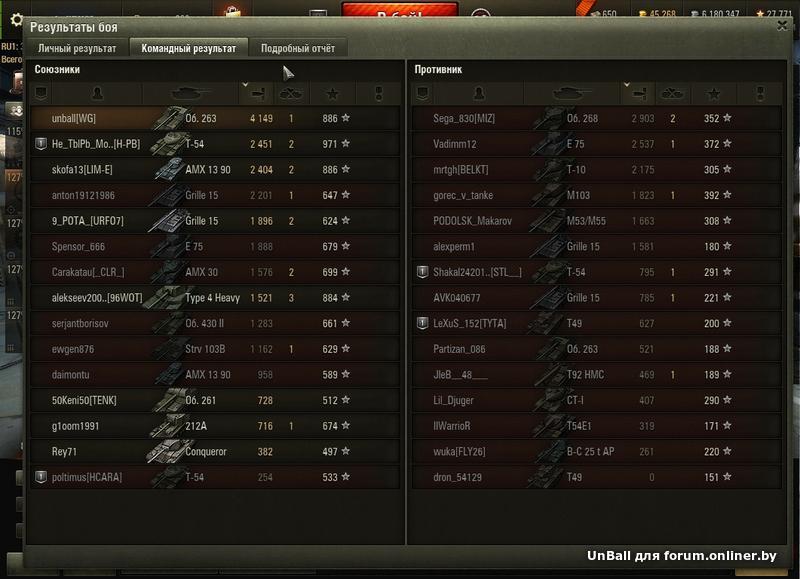Open the Подробный отчёт tab

[x=298, y=48]
